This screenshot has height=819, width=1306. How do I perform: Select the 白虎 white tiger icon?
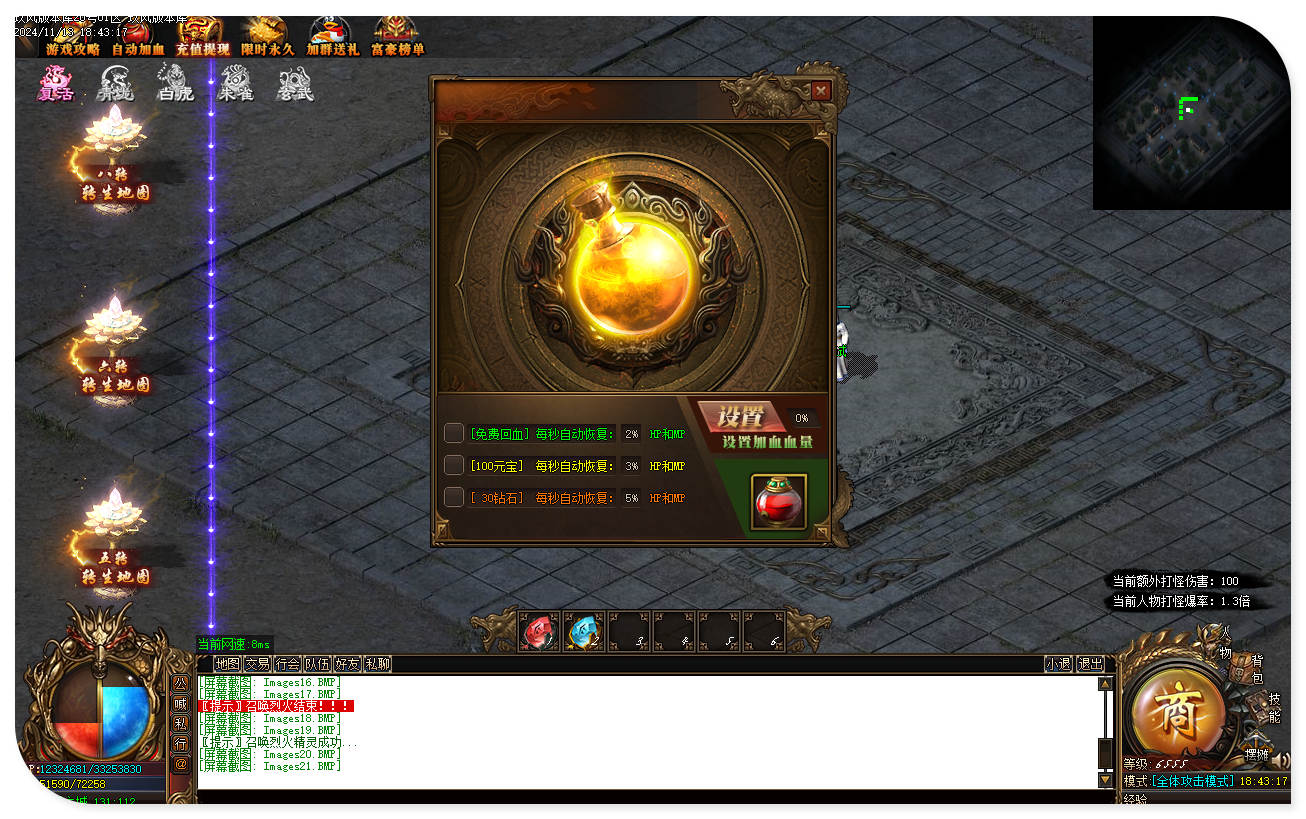tap(175, 83)
